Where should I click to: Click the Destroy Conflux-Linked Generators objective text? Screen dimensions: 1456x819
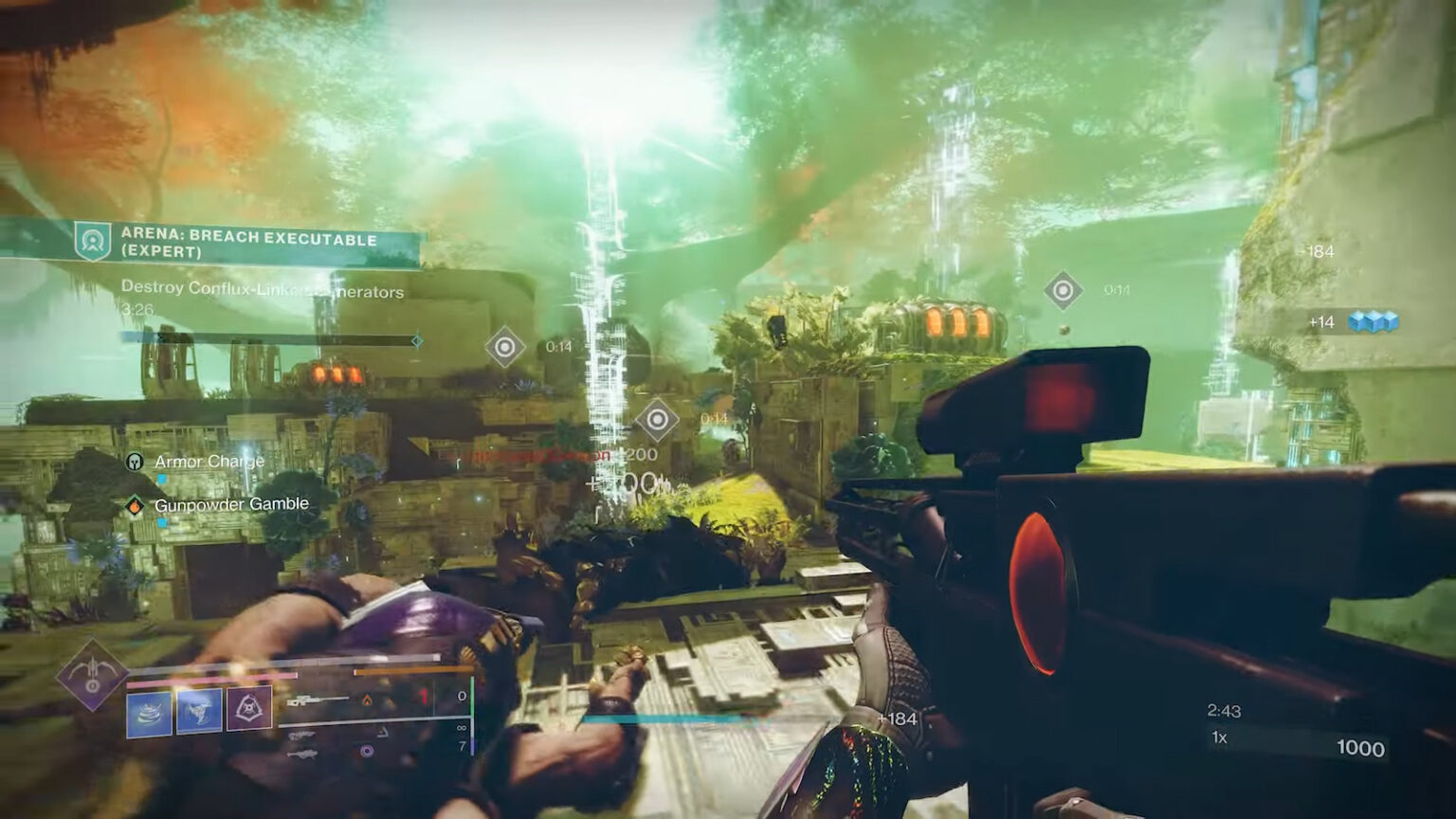pos(263,294)
